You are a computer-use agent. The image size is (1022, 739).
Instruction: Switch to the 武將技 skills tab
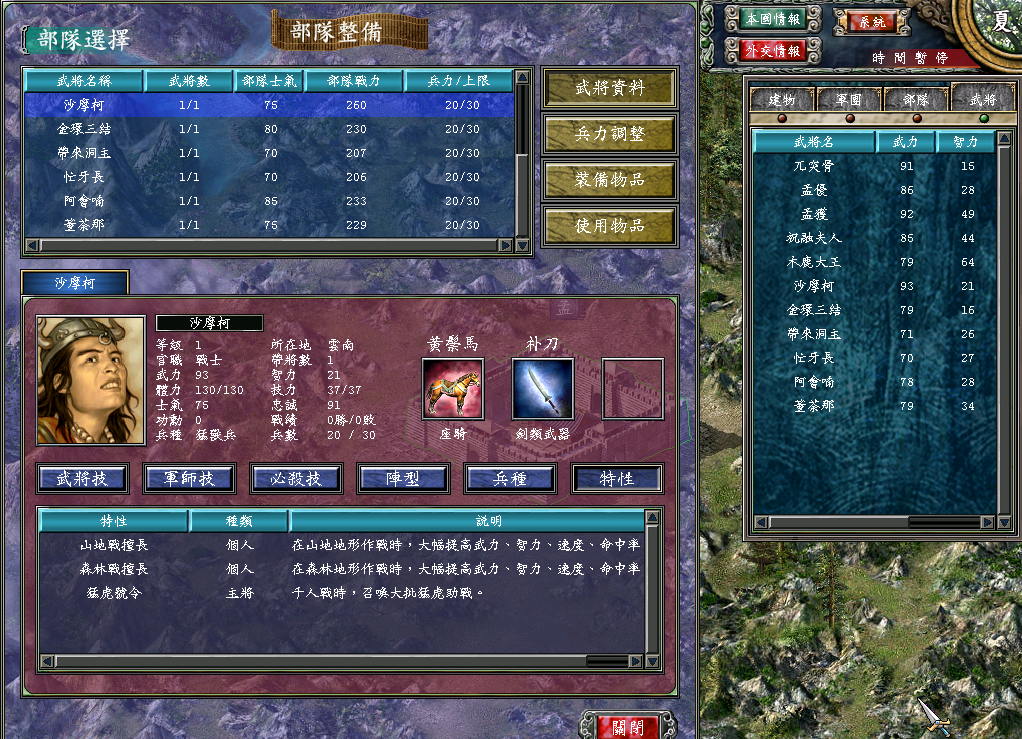[83, 479]
